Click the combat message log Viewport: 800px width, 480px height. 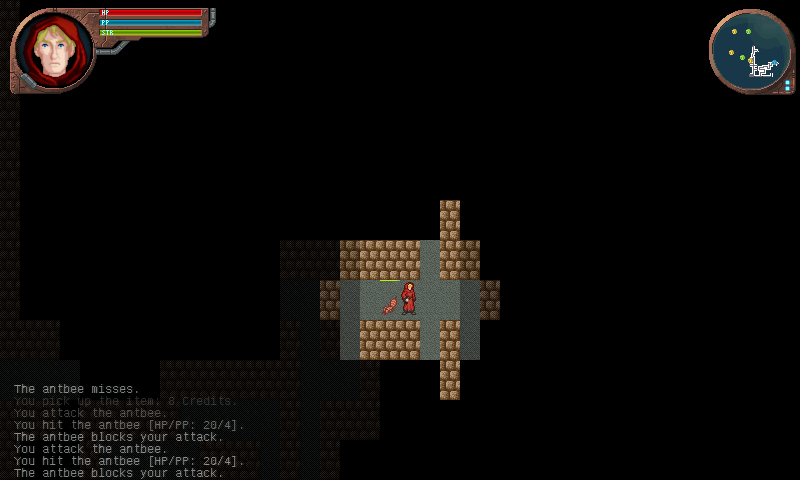click(130, 431)
